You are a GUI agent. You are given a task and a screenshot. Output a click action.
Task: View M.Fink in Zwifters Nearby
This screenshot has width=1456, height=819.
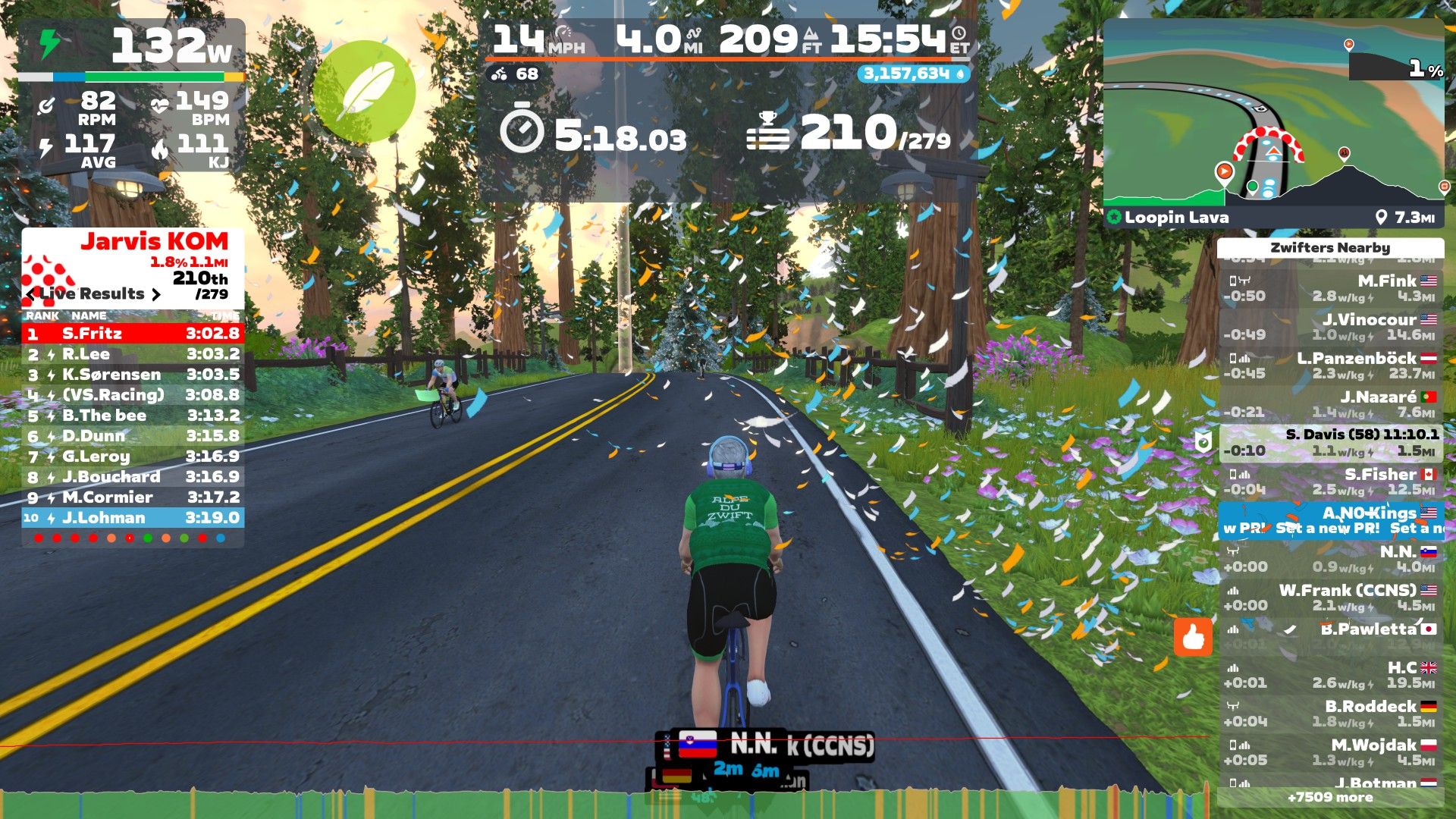(1331, 288)
